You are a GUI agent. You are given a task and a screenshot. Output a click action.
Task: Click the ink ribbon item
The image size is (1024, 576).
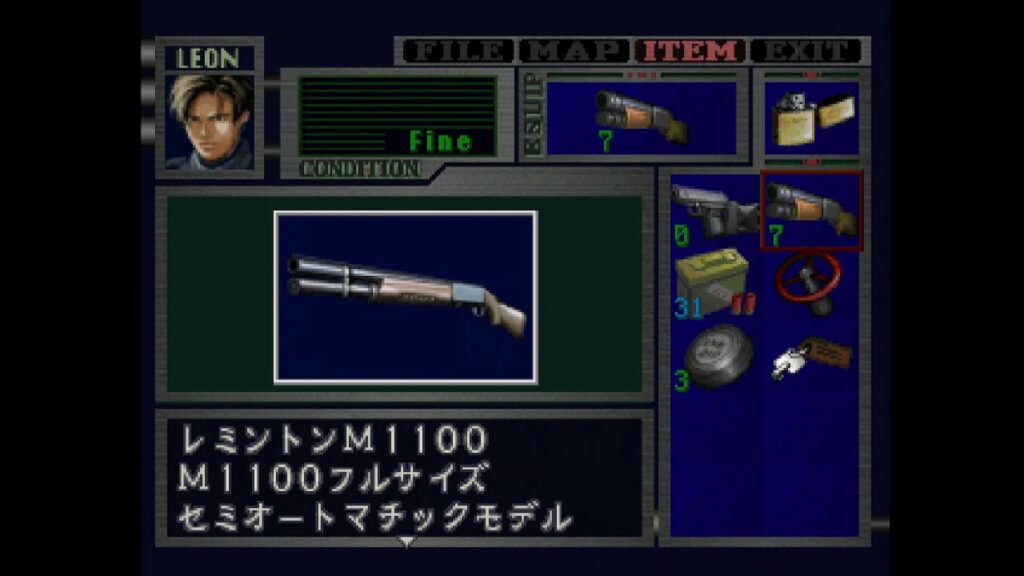coord(714,357)
